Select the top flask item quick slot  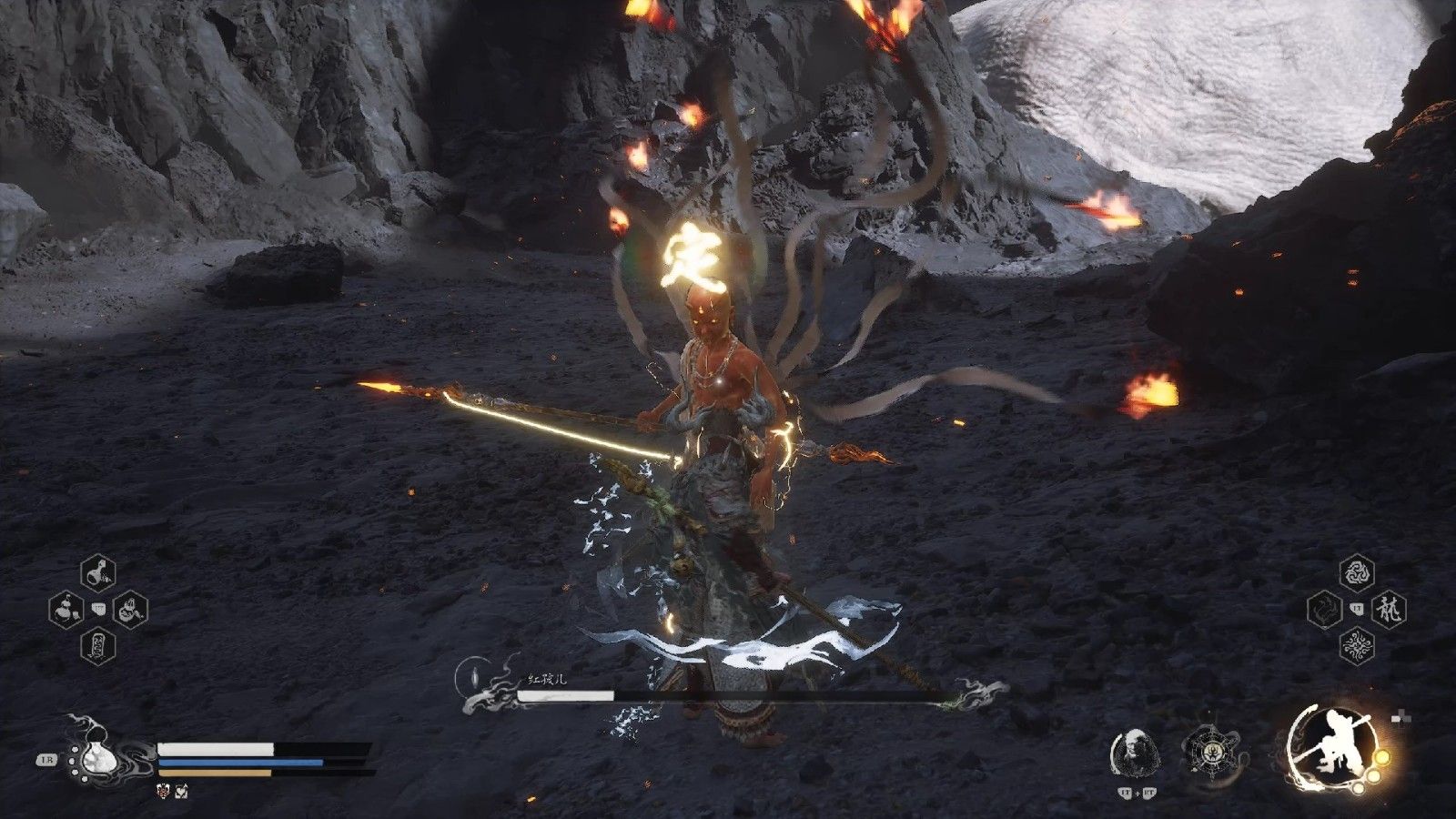[98, 572]
